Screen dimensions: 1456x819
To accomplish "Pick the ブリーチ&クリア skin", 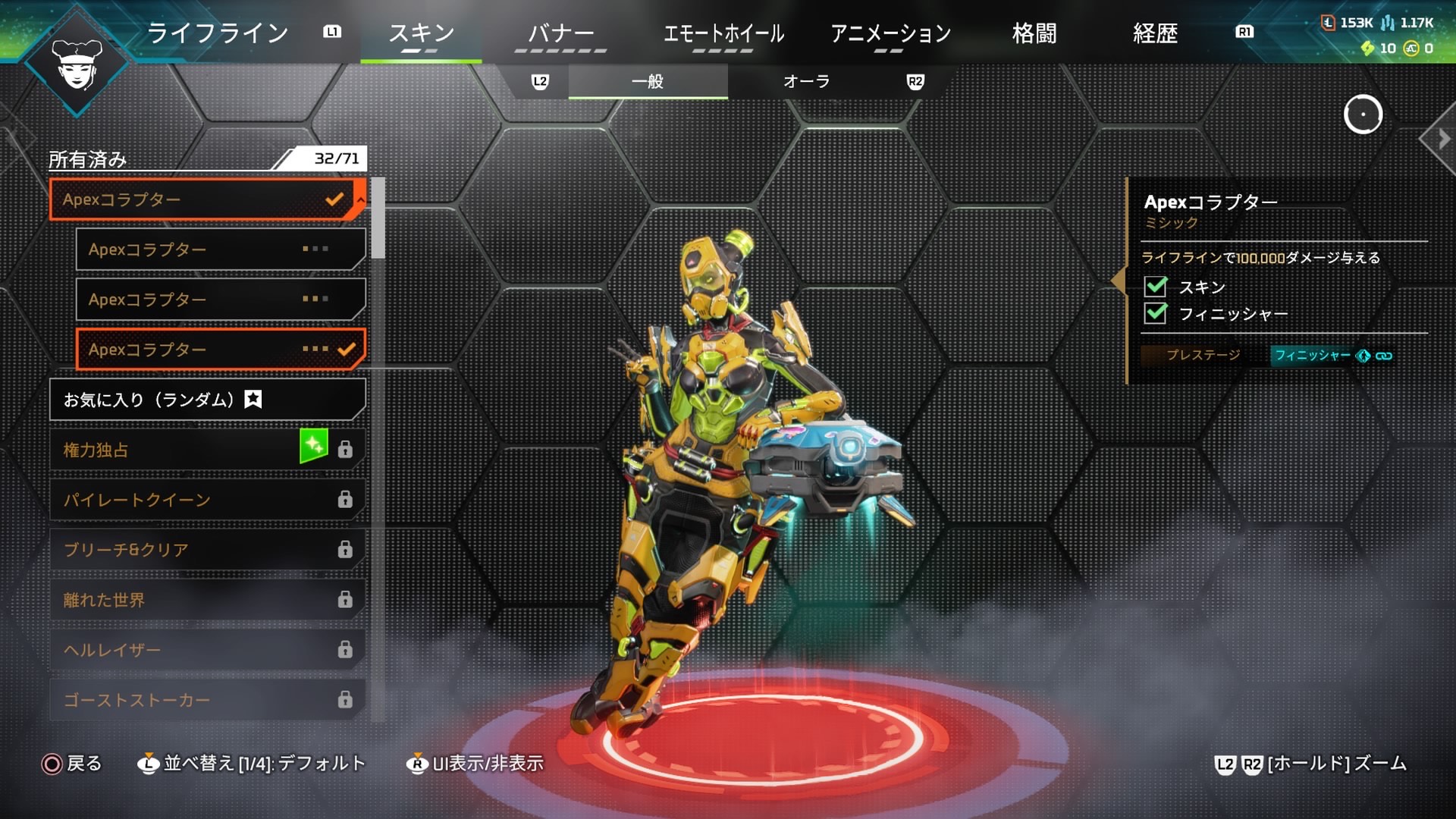I will 207,550.
